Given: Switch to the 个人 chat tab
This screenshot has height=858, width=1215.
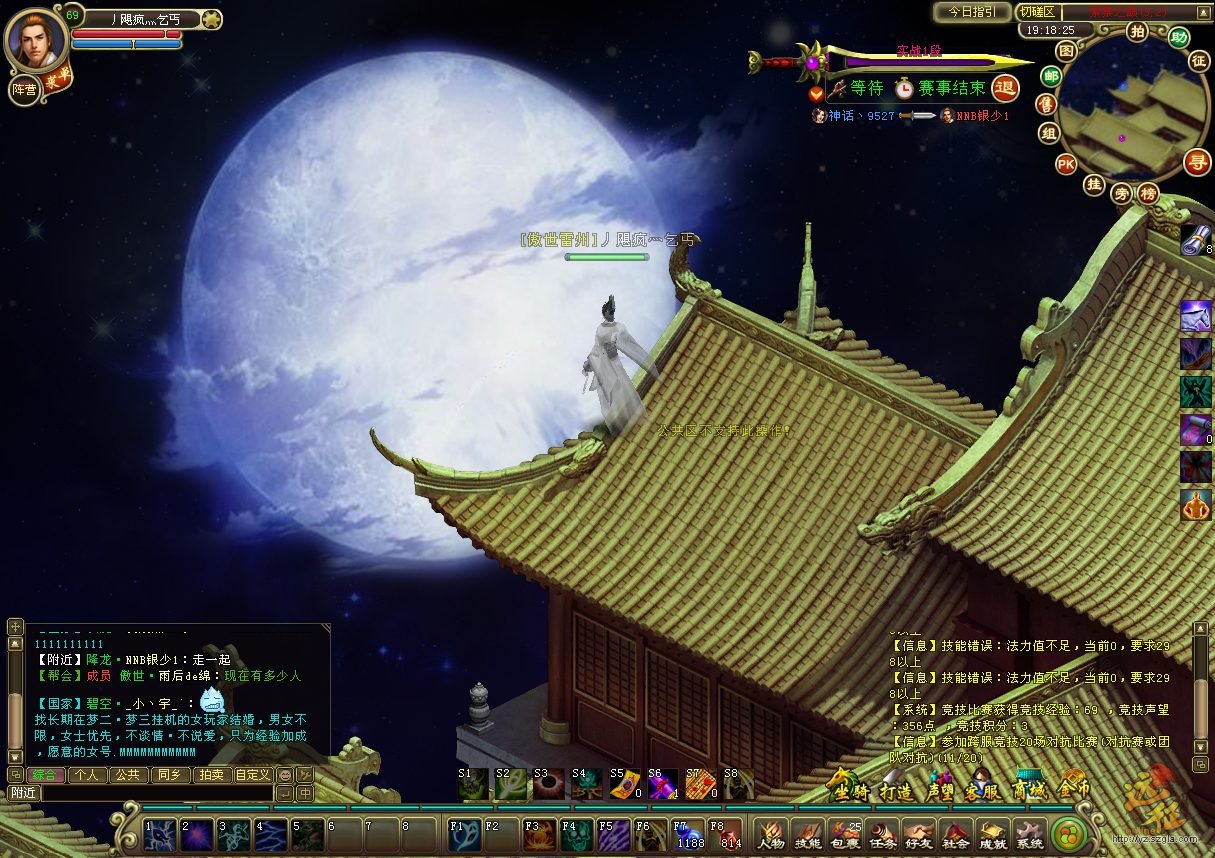Looking at the screenshot, I should [87, 774].
